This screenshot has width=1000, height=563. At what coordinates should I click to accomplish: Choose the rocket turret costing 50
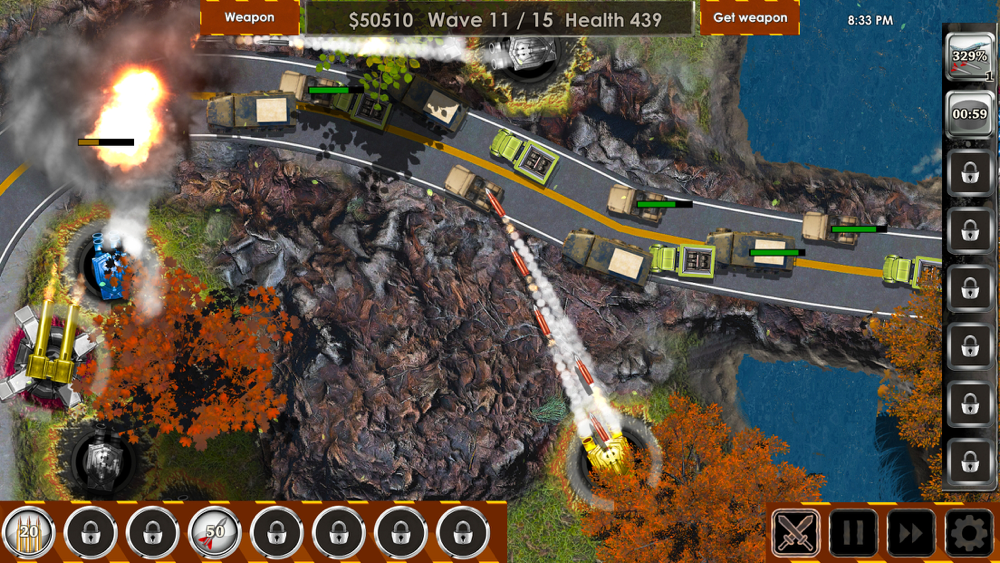click(x=214, y=533)
